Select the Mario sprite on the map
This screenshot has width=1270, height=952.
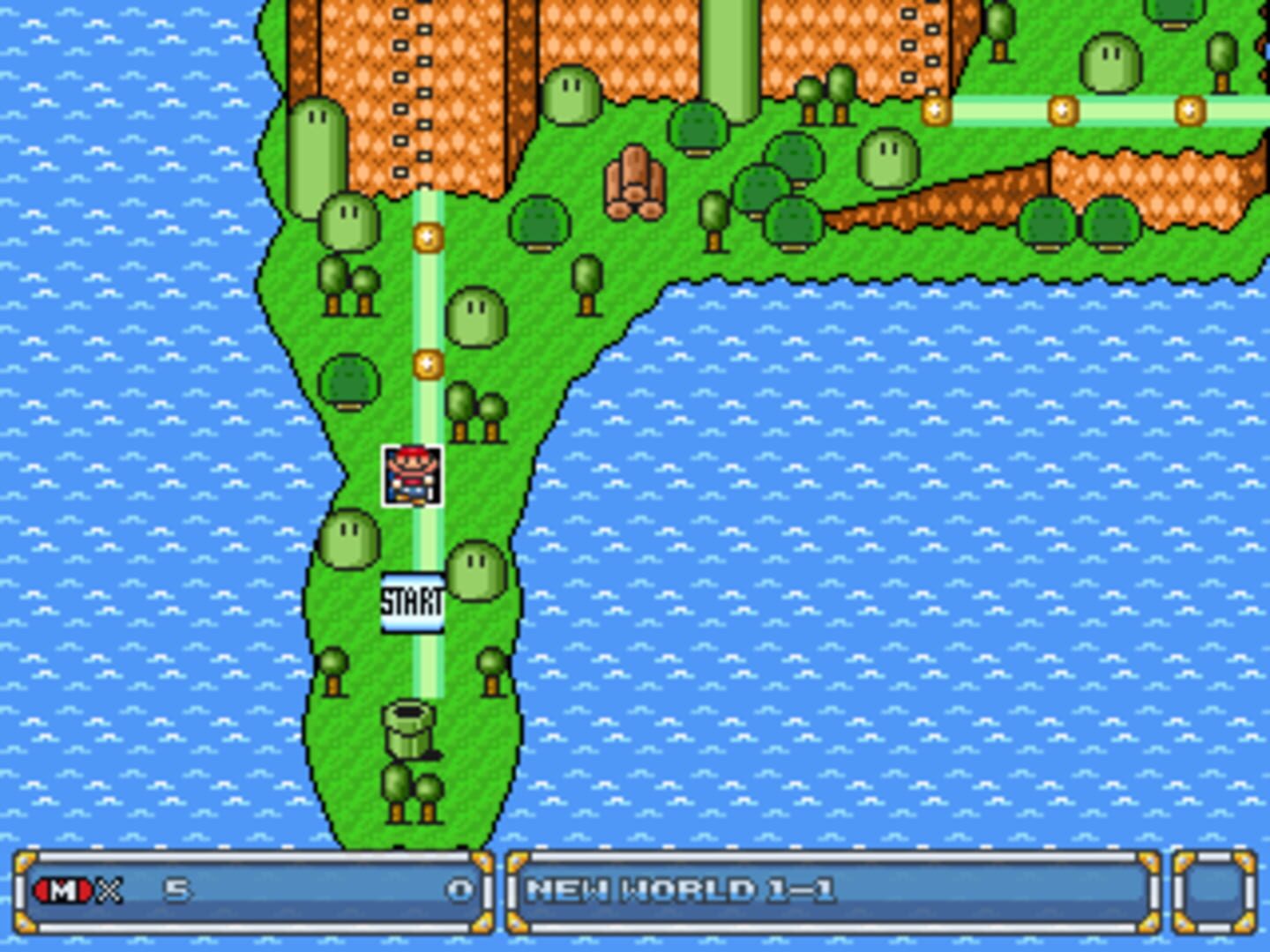[411, 474]
